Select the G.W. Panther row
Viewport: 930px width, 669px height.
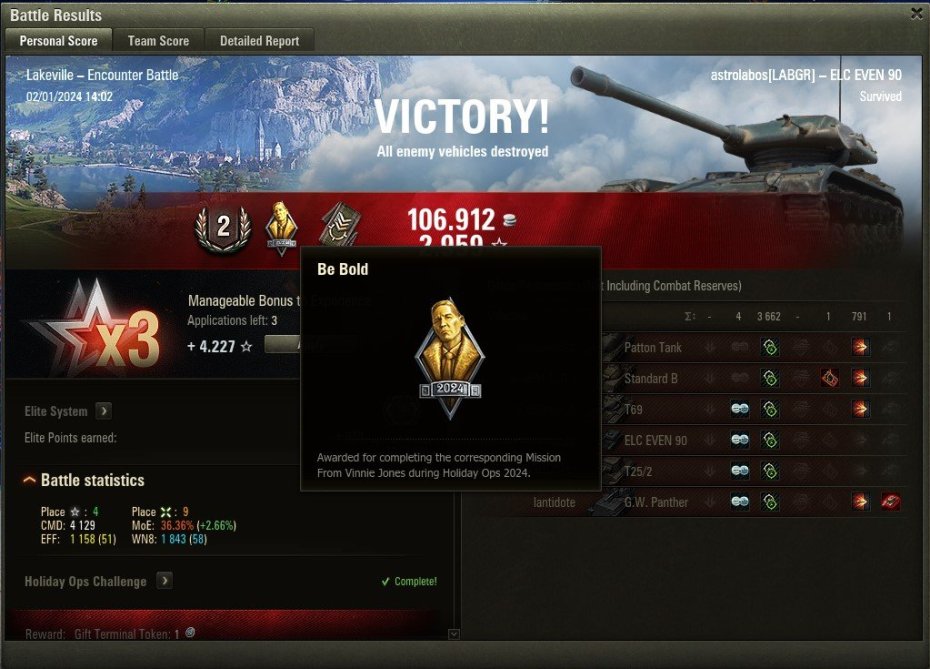[x=655, y=503]
